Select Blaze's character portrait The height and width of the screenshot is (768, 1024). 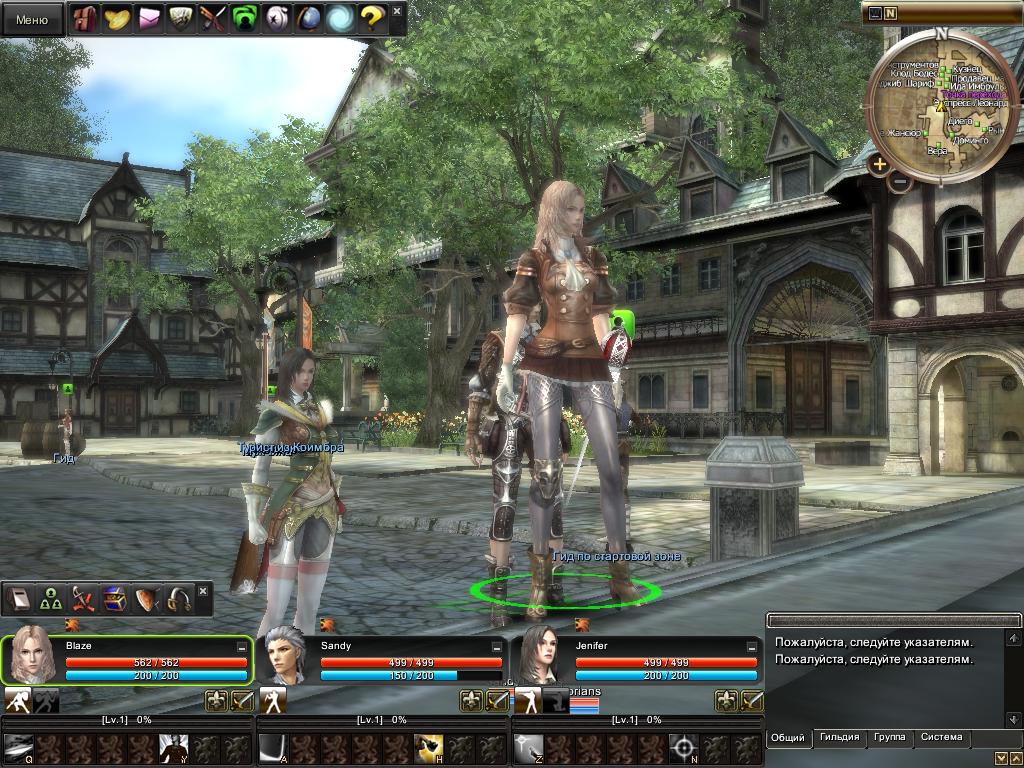(33, 656)
